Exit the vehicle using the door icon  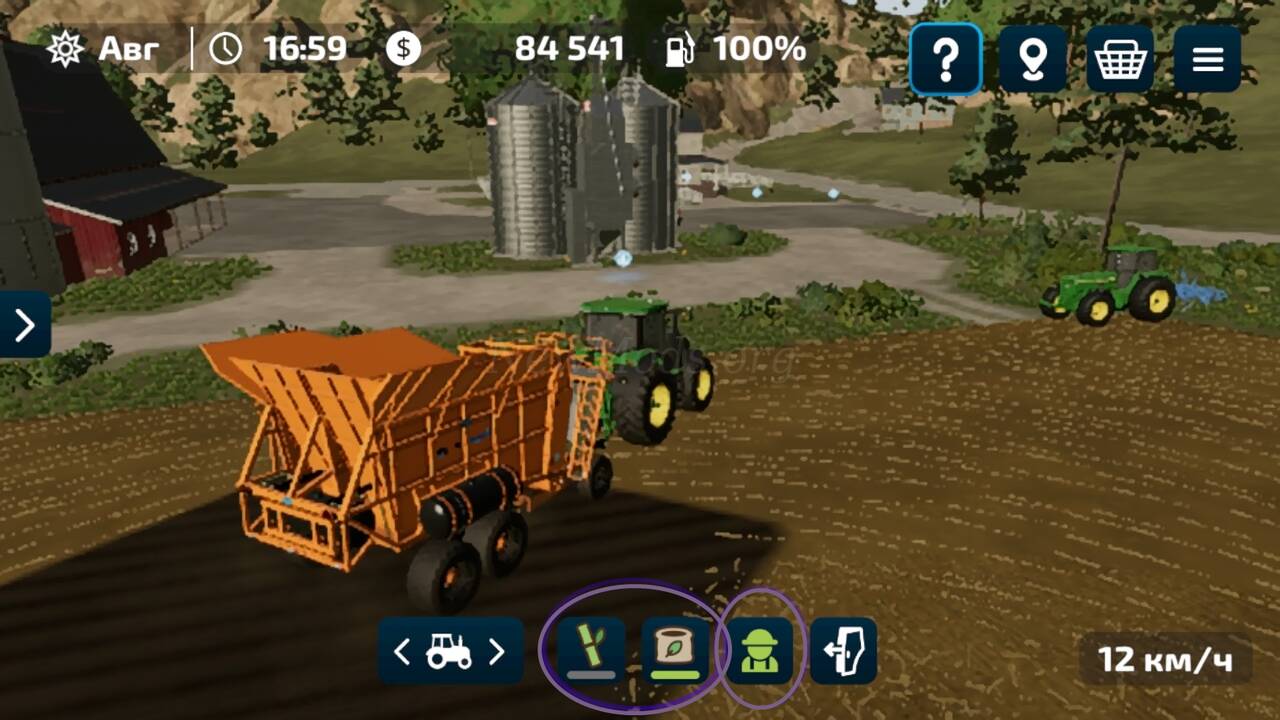click(843, 650)
